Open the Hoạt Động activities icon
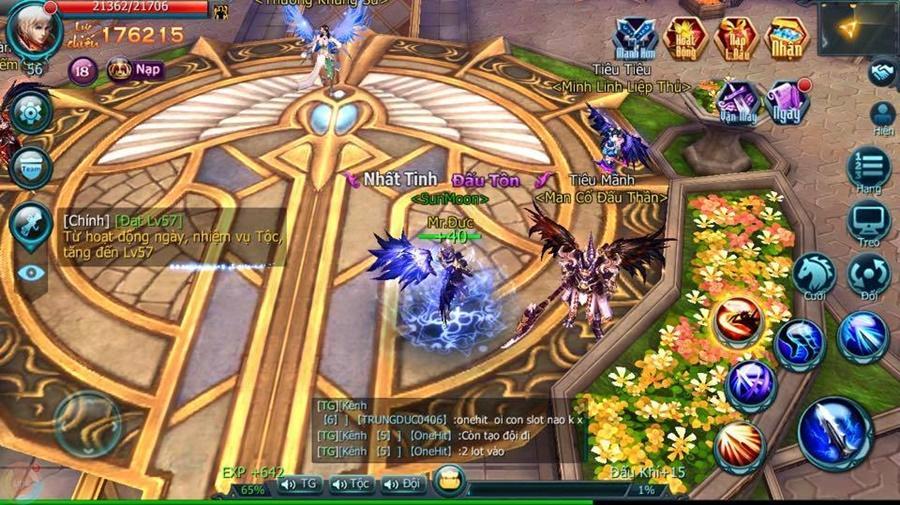 tap(686, 39)
